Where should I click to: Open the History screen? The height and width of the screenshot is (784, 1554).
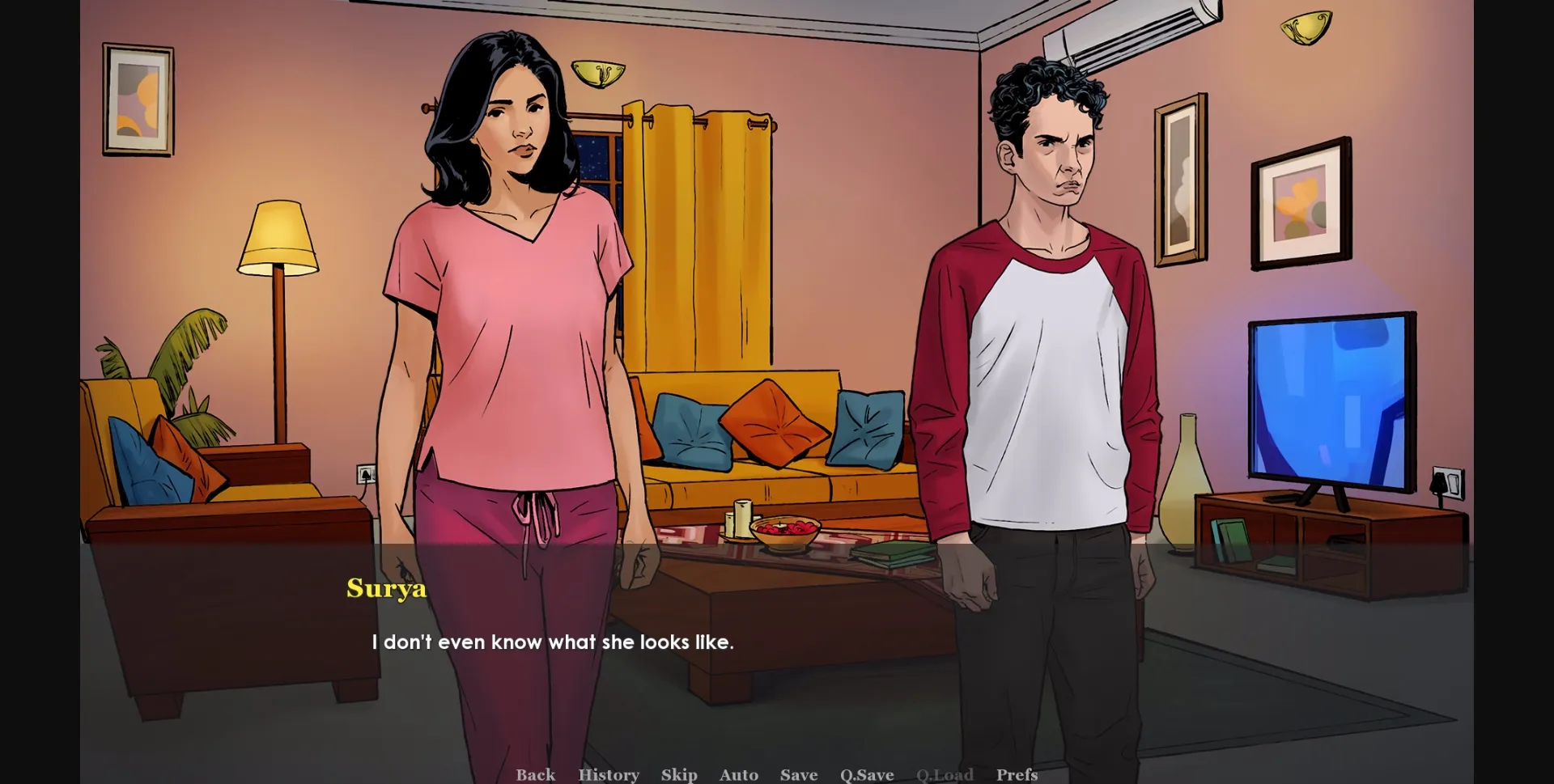(x=608, y=774)
